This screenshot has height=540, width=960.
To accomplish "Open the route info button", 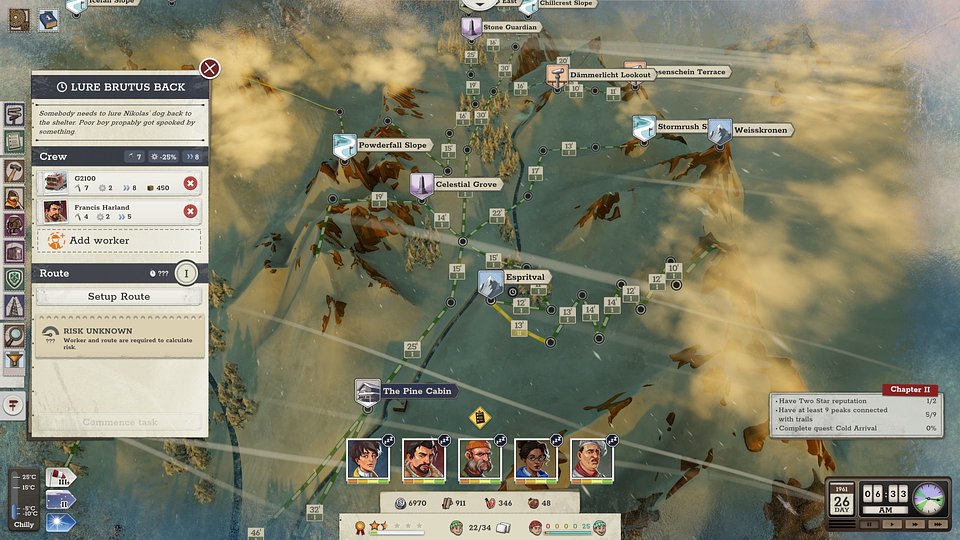I will pyautogui.click(x=185, y=273).
